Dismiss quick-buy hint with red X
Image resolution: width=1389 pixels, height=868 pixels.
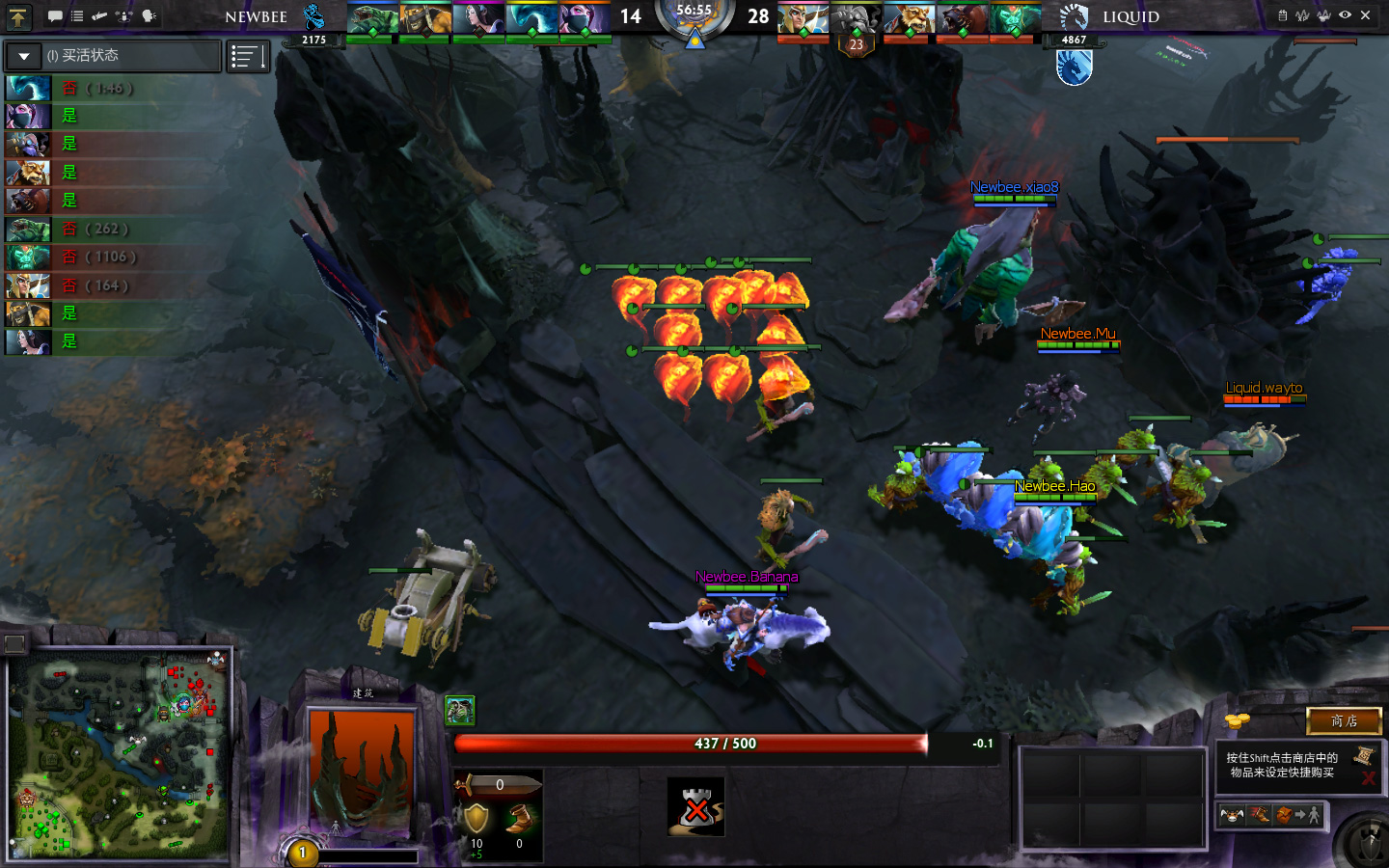tap(1368, 777)
